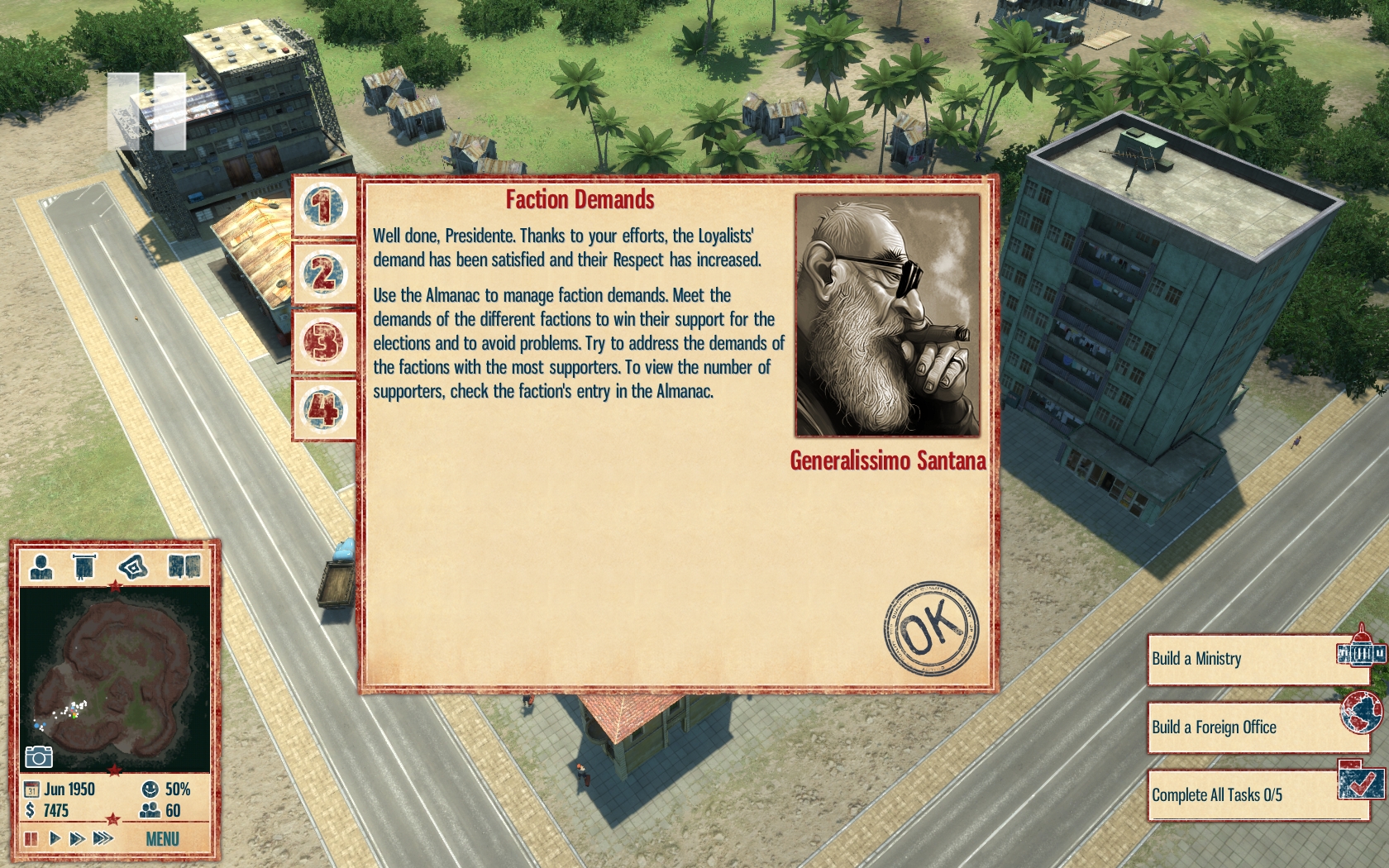Click the camera icon on the minimap

pyautogui.click(x=38, y=756)
